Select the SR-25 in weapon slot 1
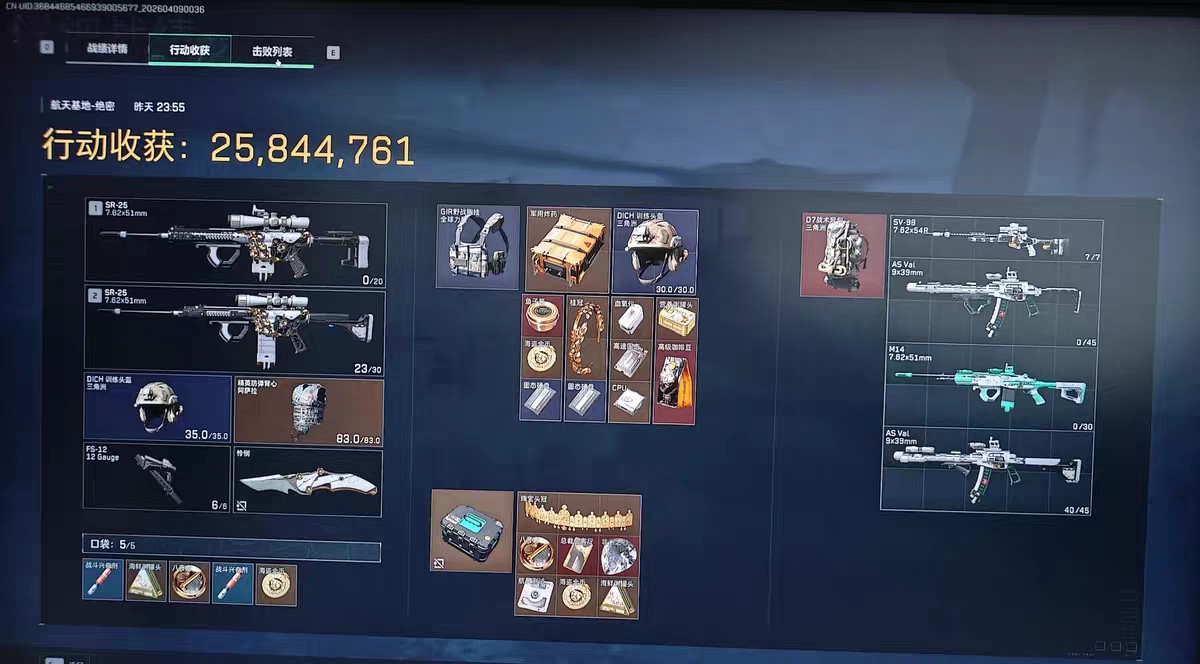The image size is (1200, 664). click(236, 241)
